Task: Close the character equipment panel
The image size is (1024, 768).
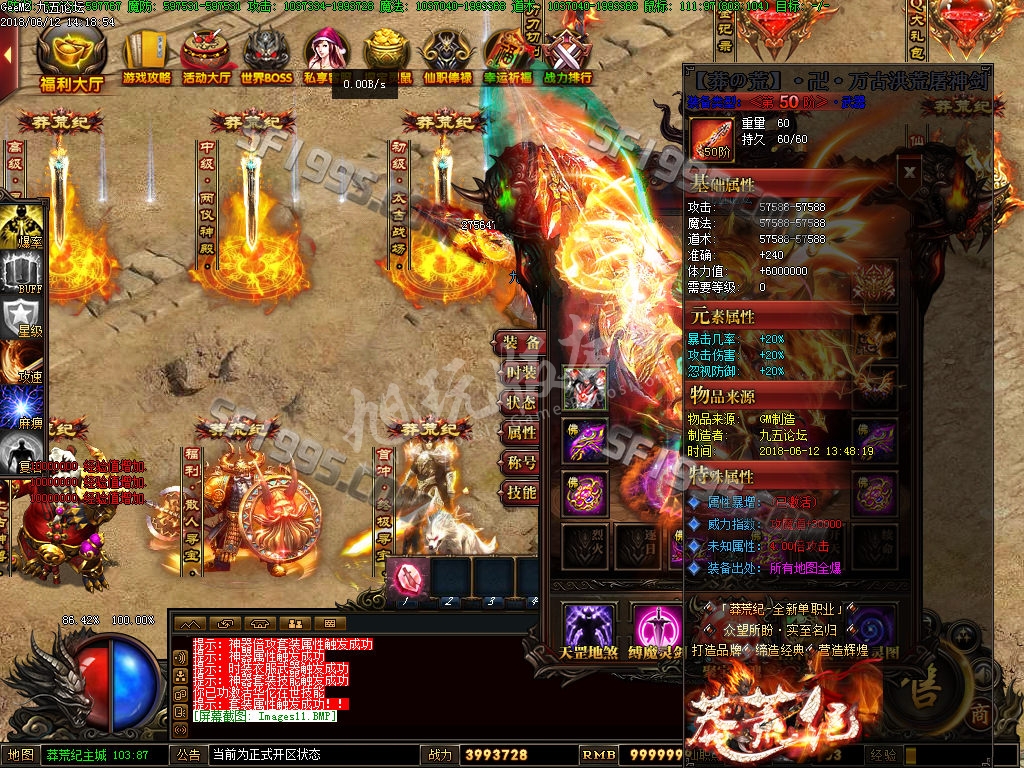Action: pos(908,171)
